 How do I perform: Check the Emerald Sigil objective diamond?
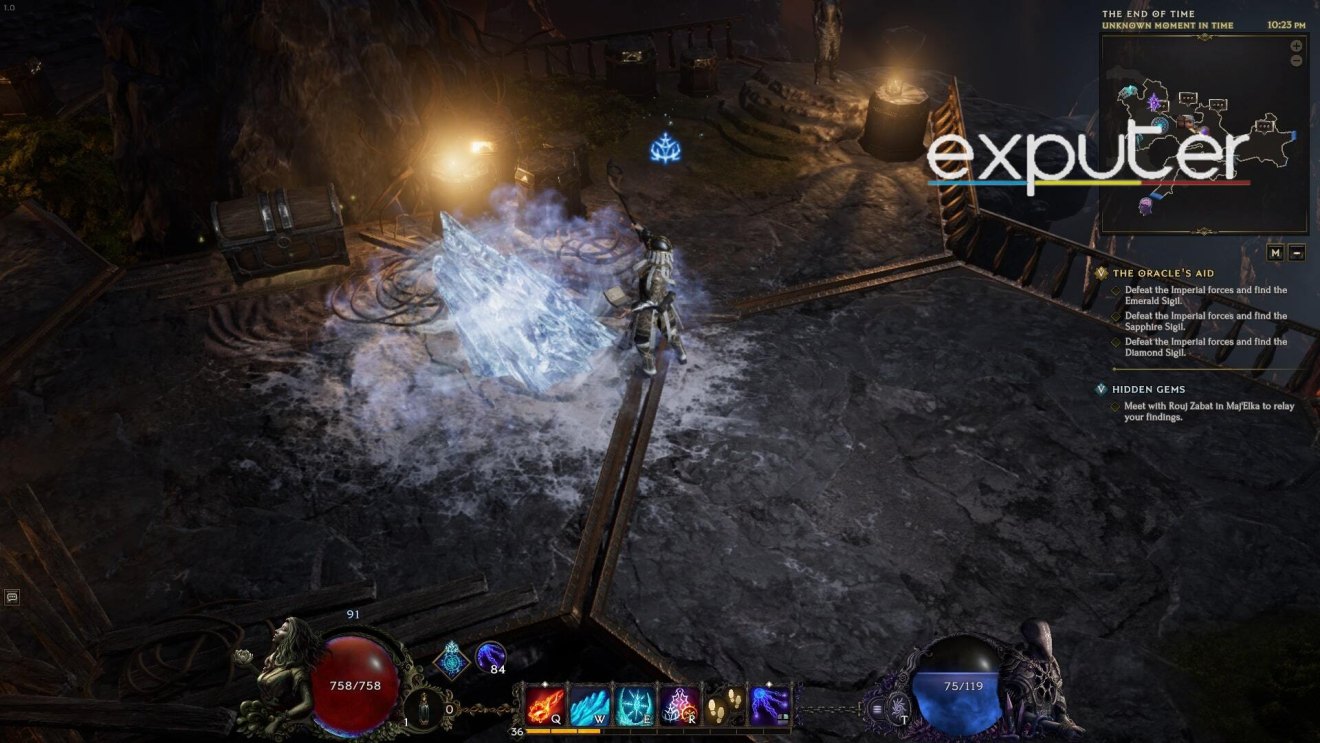[x=1116, y=291]
